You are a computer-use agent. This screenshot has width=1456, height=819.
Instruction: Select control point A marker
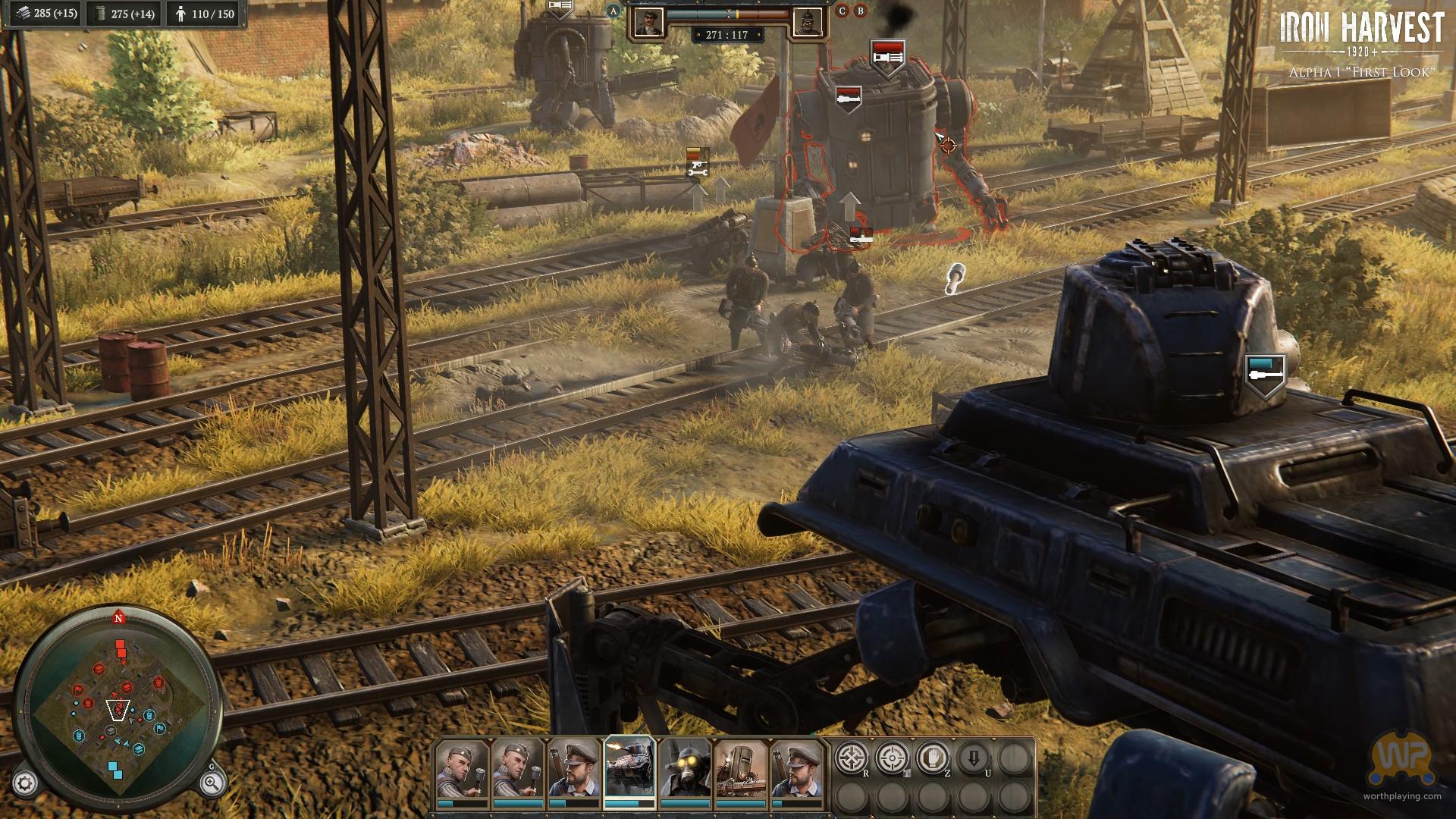pyautogui.click(x=613, y=11)
